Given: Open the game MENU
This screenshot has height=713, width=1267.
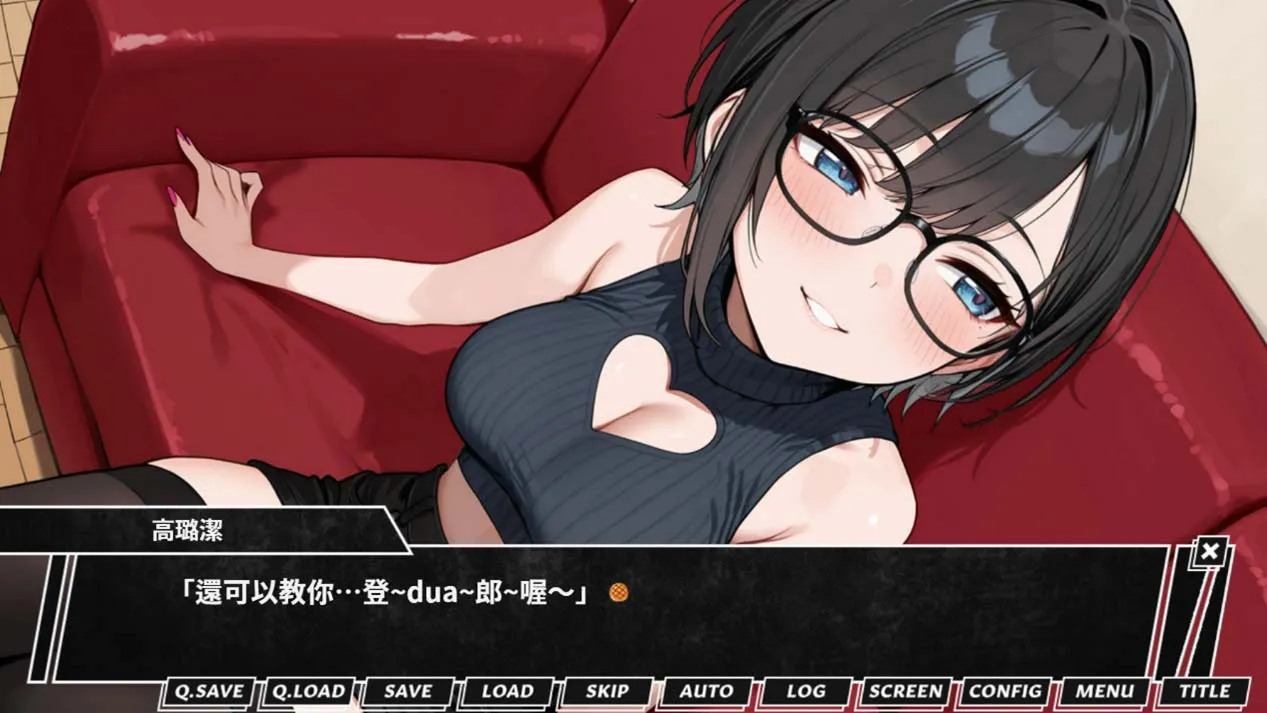Looking at the screenshot, I should click(1105, 691).
